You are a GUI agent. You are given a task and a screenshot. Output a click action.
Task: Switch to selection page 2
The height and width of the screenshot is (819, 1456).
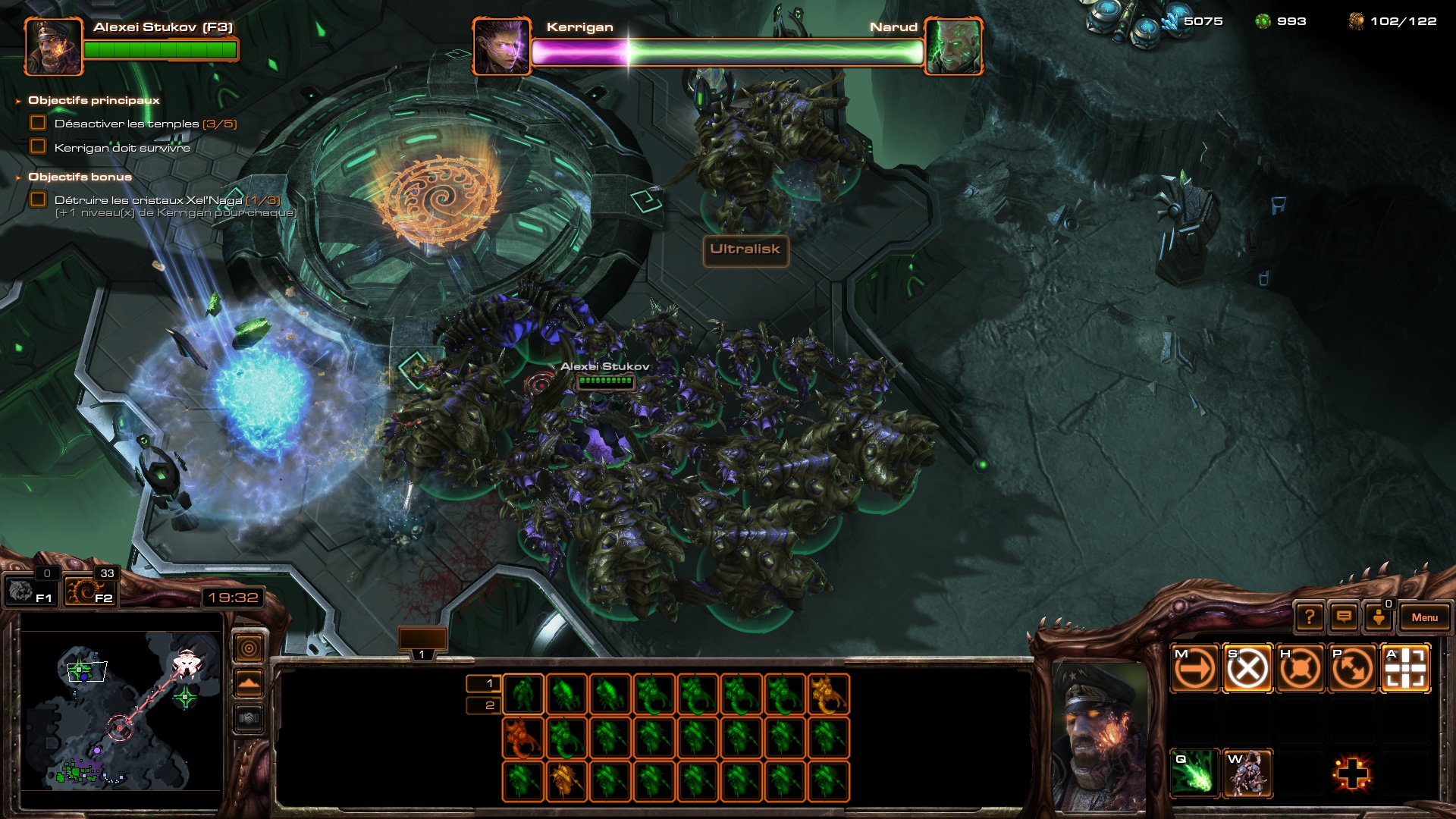(x=483, y=705)
